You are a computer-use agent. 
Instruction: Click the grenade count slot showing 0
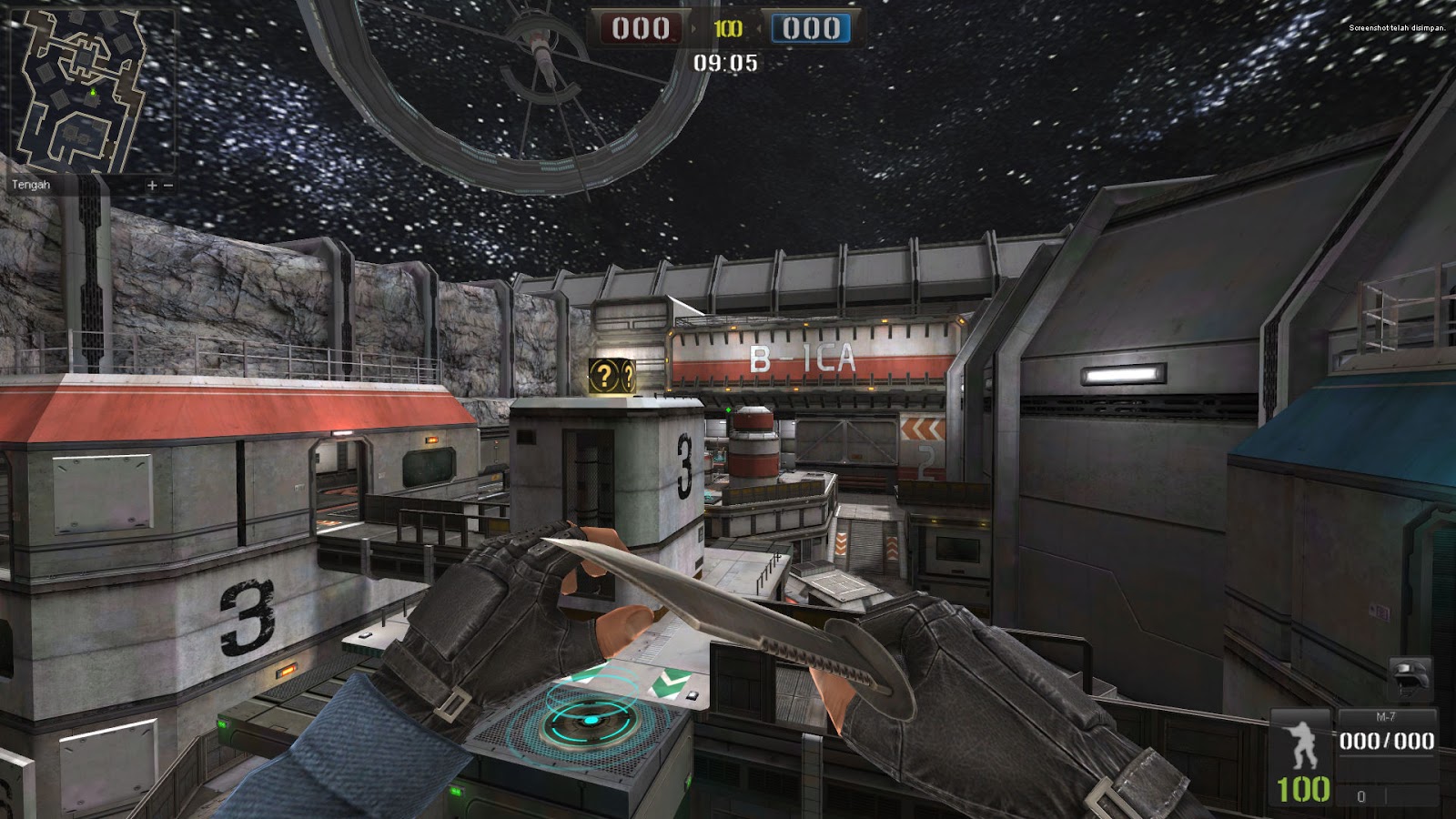1360,797
